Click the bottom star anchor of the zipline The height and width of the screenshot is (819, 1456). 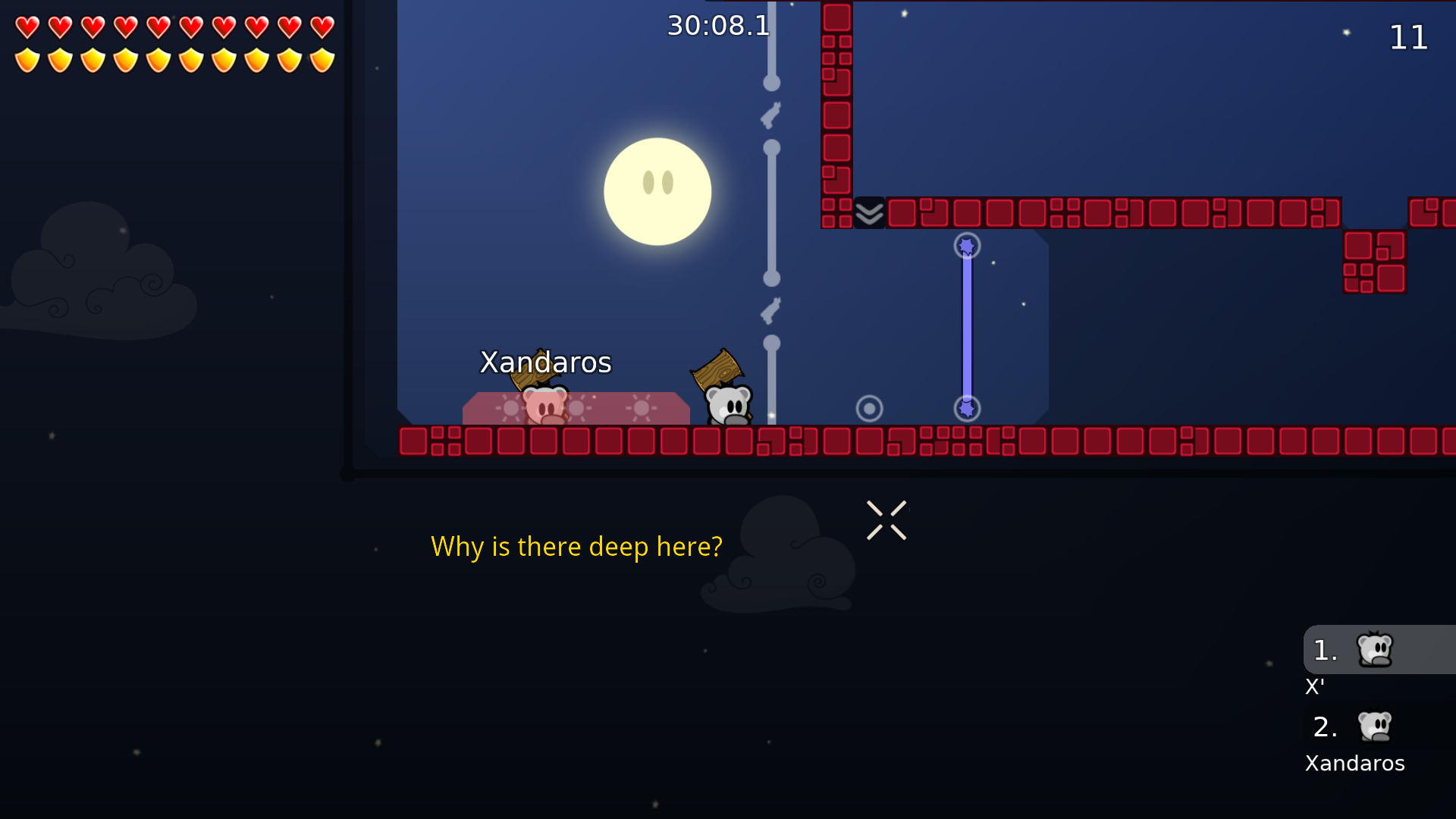(x=965, y=409)
